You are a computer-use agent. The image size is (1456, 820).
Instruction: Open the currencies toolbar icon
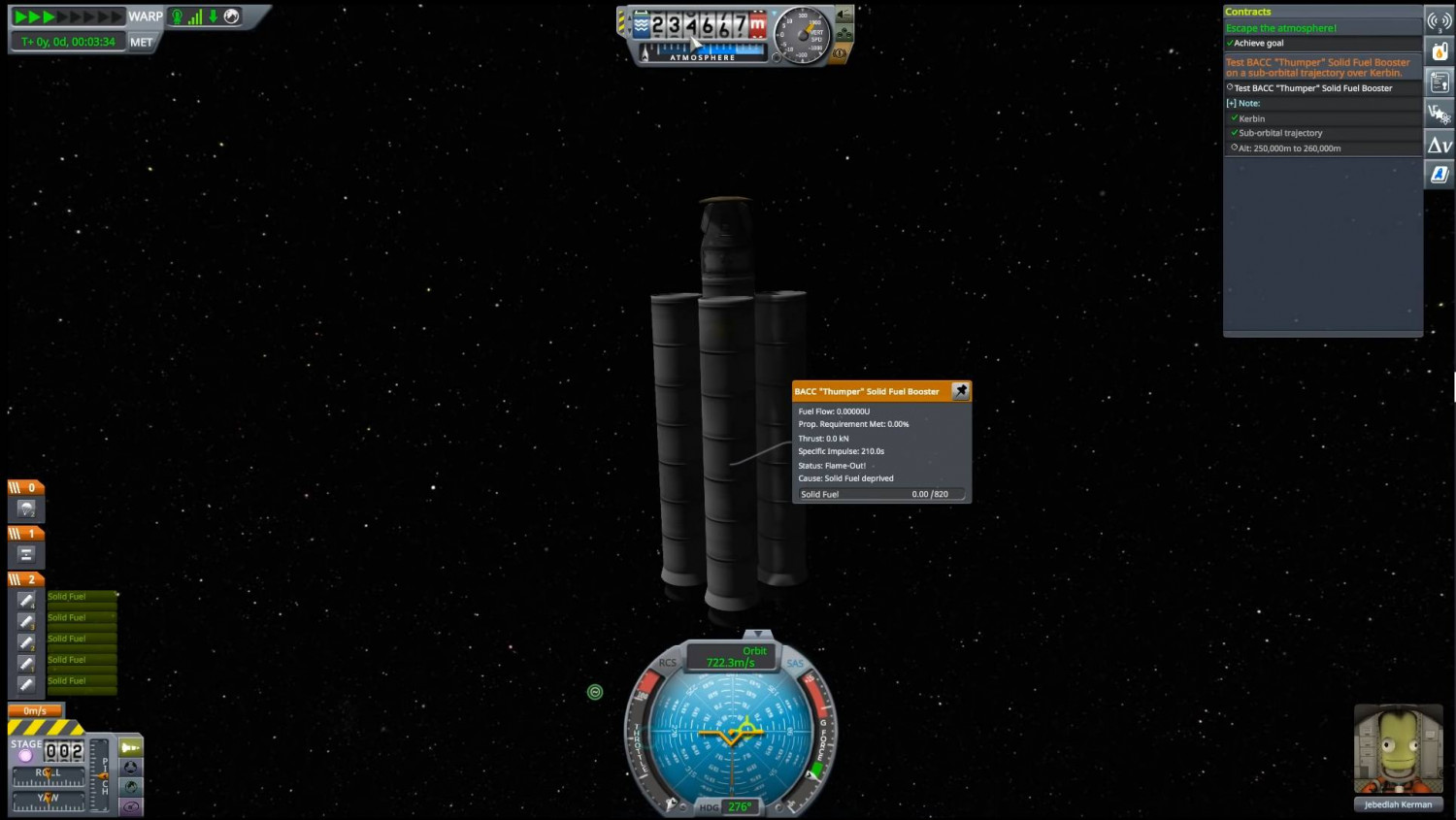point(1439,115)
